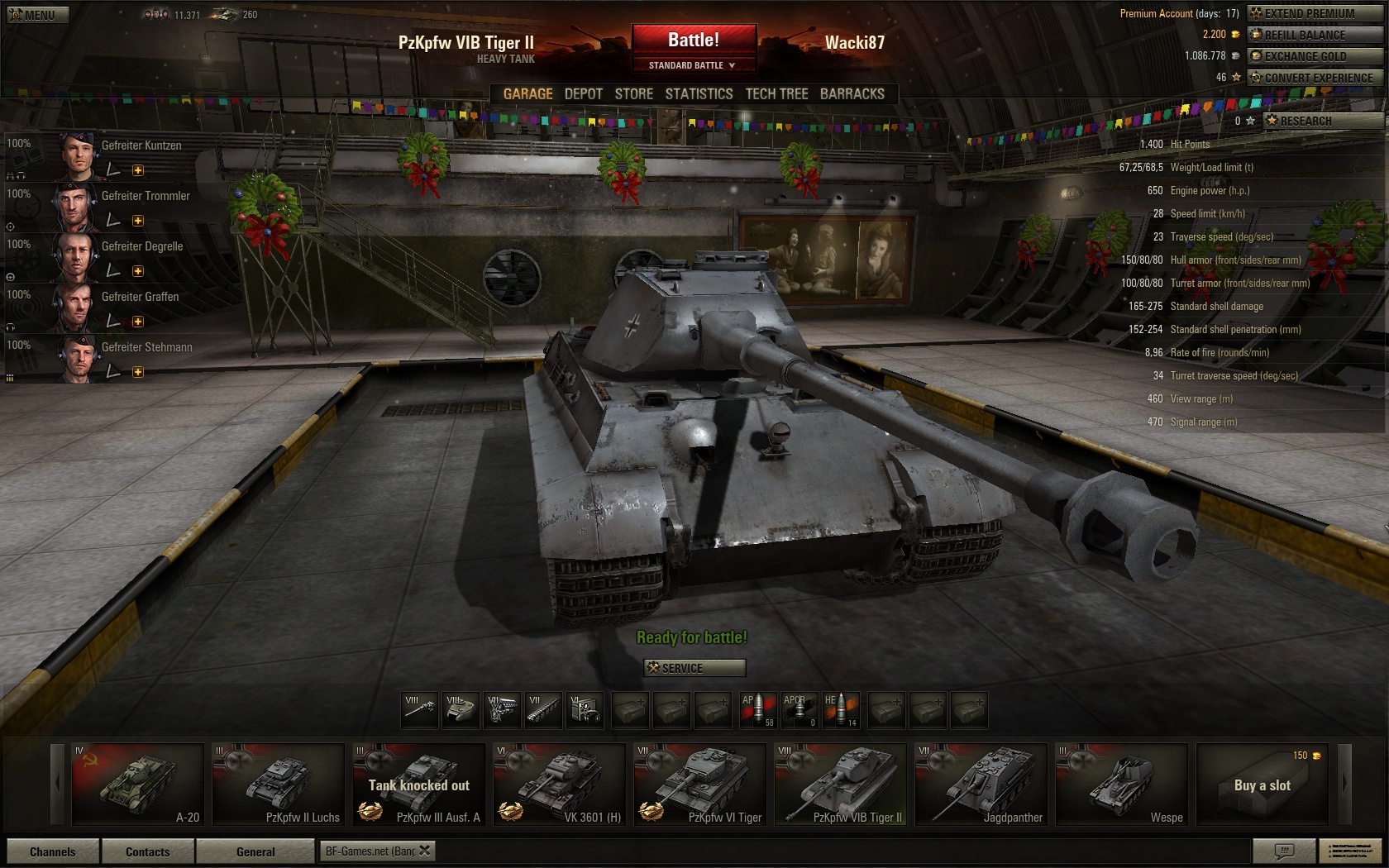
Task: Switch to the Depot tab
Action: pyautogui.click(x=583, y=94)
